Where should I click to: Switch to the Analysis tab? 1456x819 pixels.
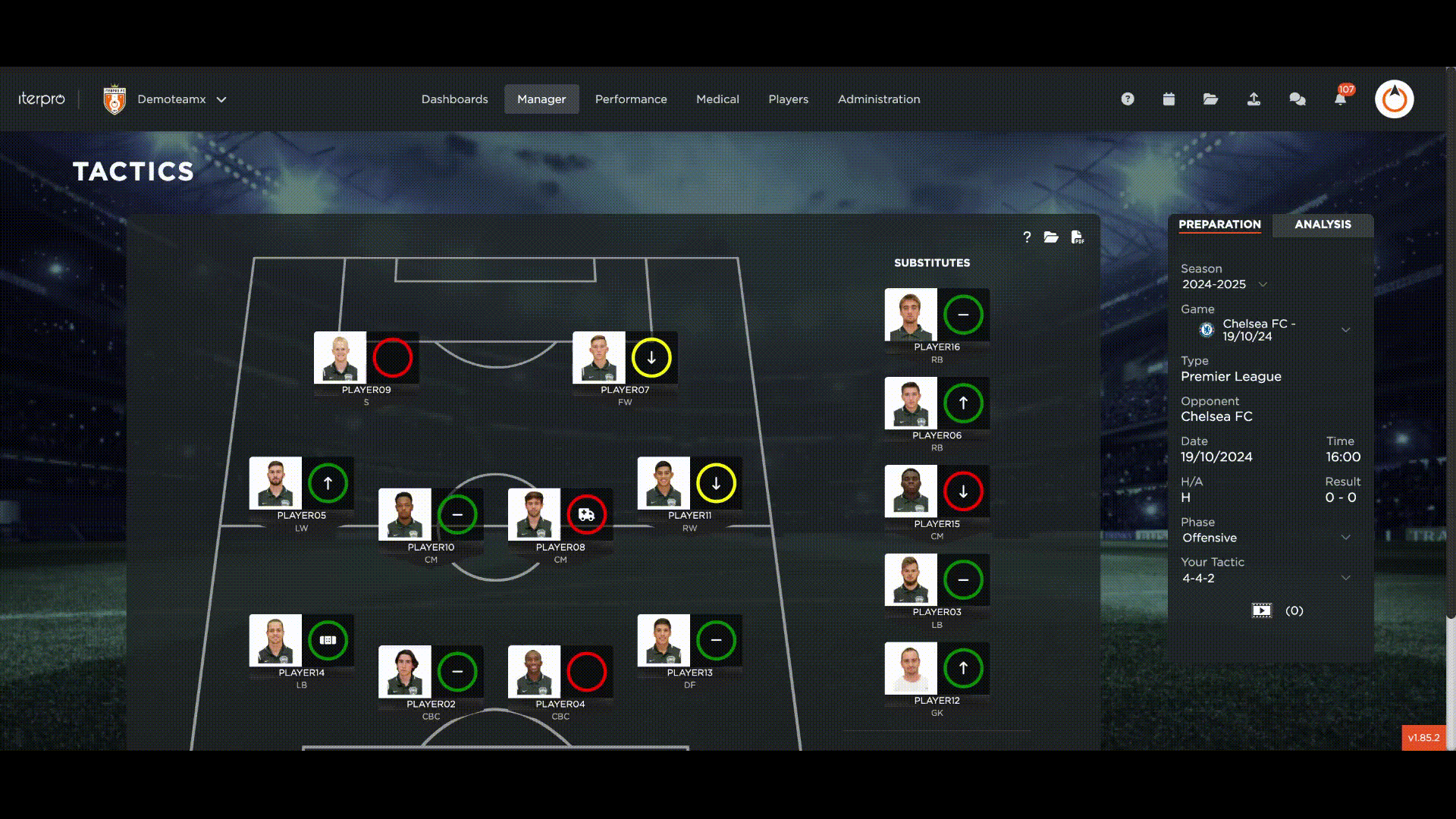coord(1323,224)
